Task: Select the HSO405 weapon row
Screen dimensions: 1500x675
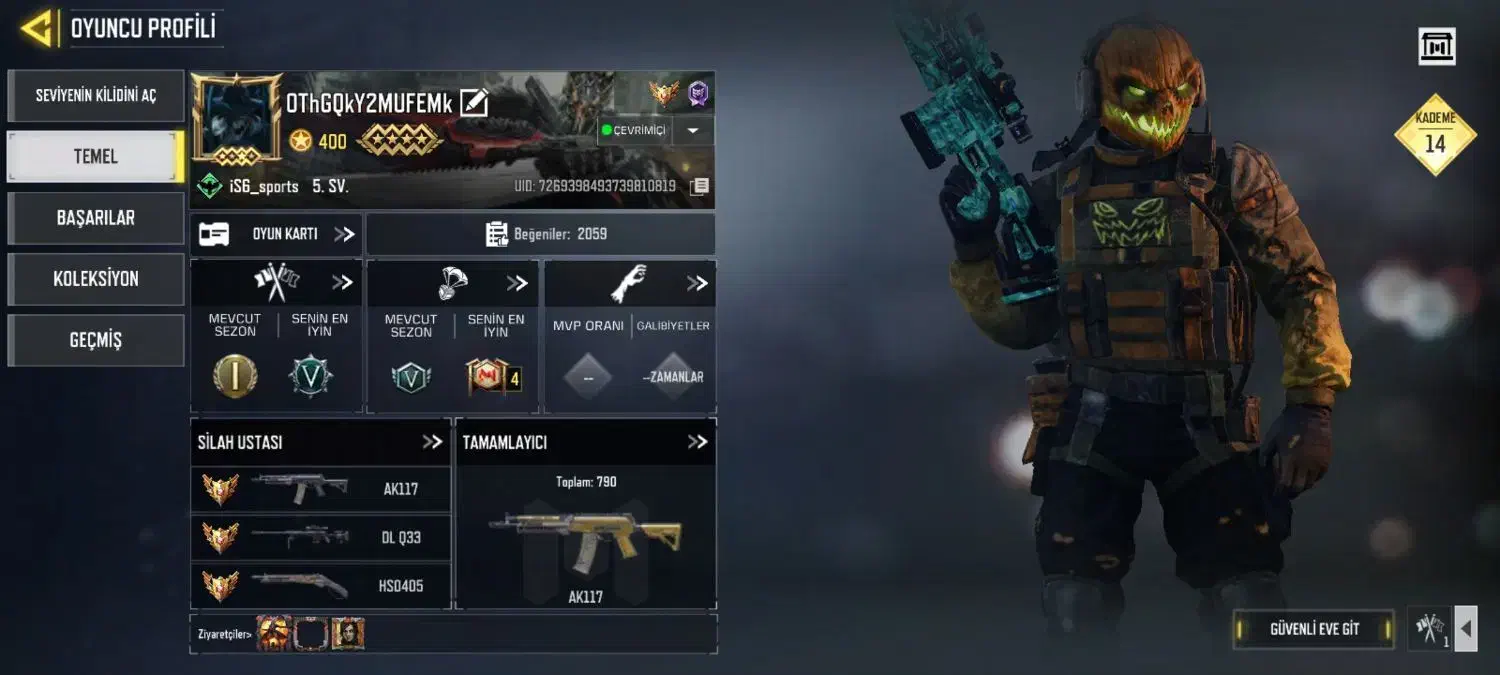Action: [x=320, y=586]
